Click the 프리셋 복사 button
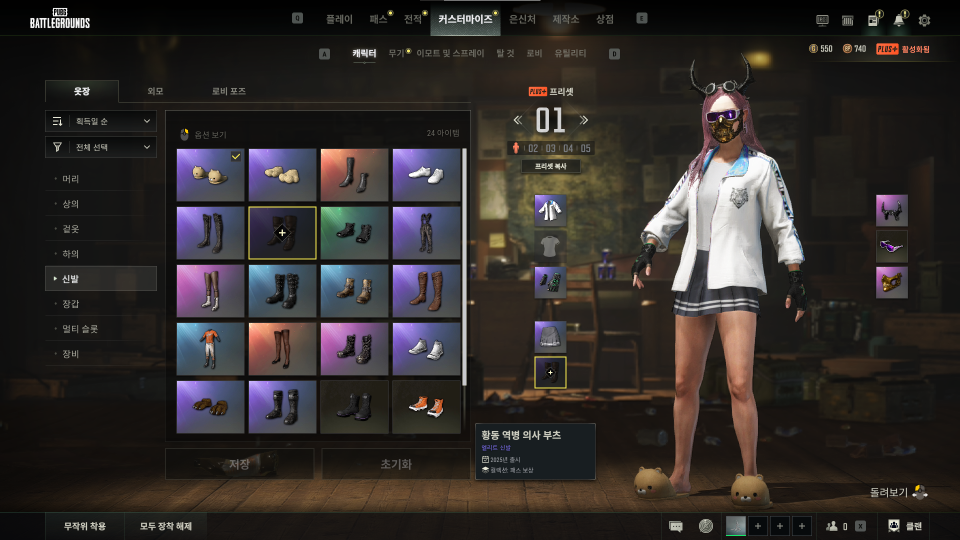 point(551,167)
